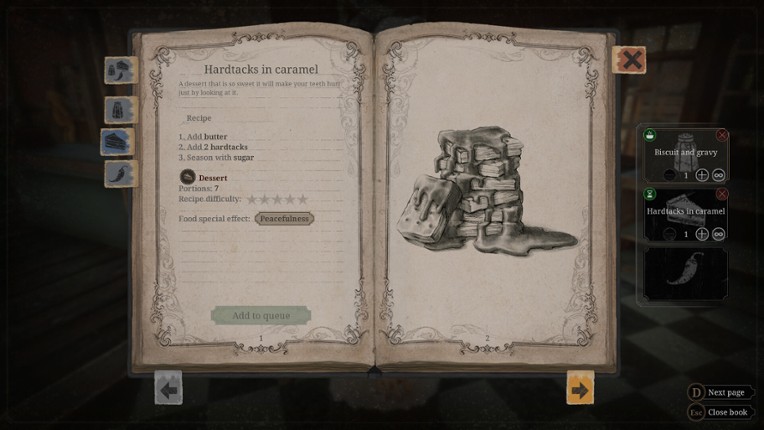Select the empty chili pepper queue slot
Screen dimensions: 764x430
click(685, 274)
